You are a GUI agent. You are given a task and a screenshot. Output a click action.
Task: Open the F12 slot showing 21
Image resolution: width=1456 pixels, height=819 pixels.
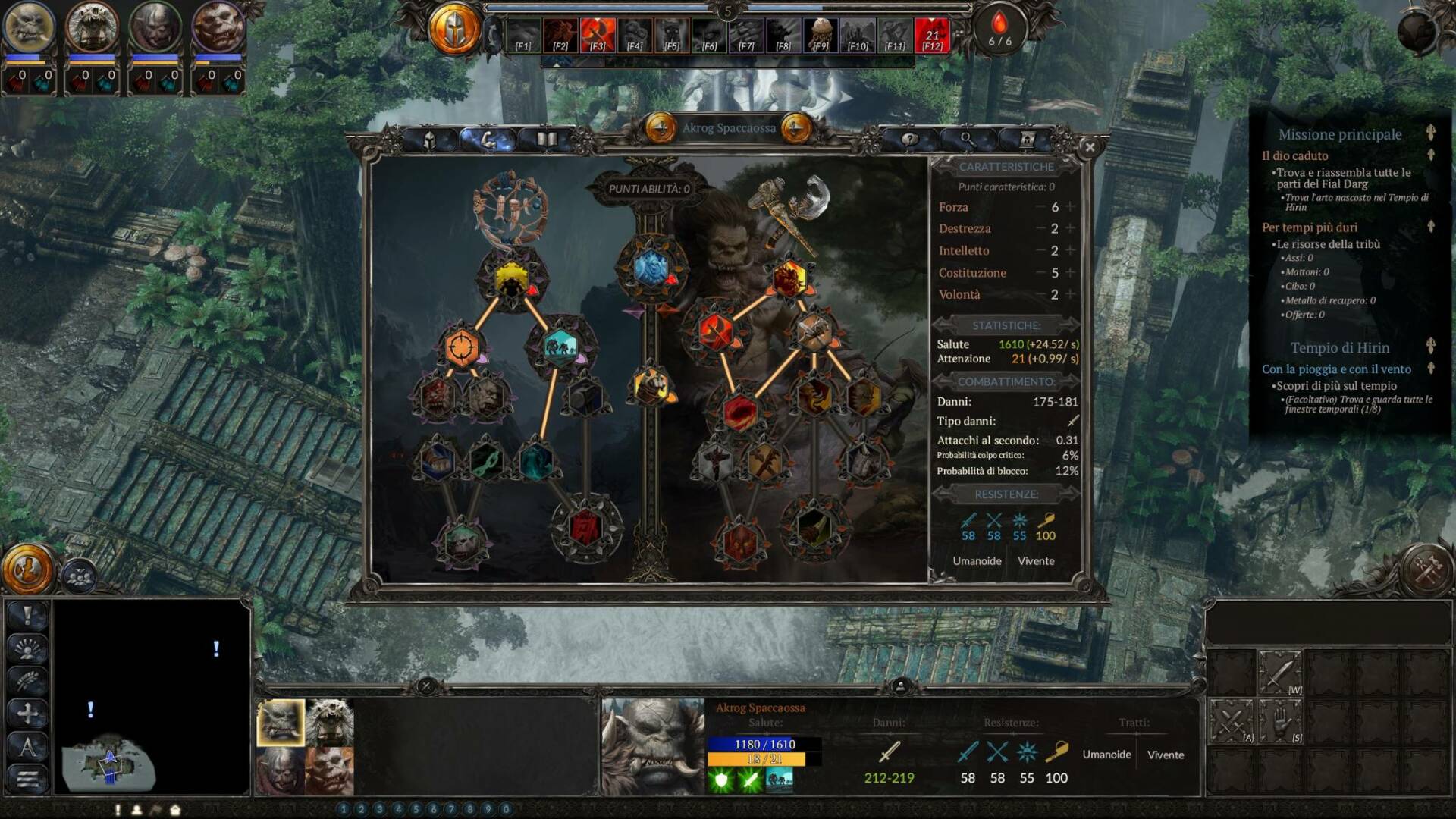931,36
